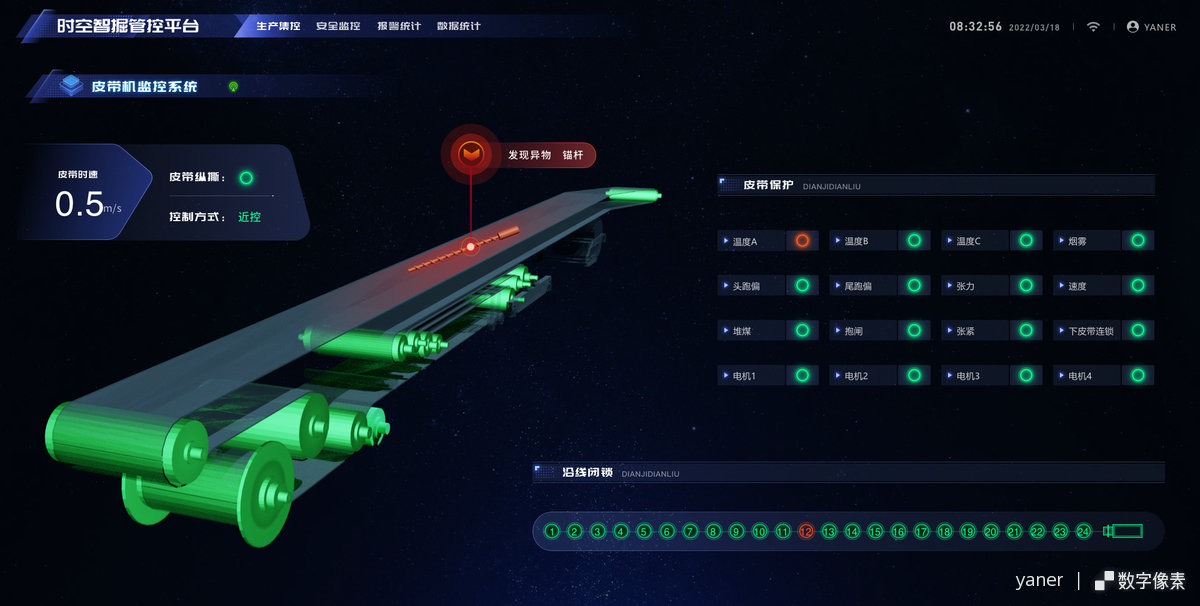Select red lockout node 12
Viewport: 1200px width, 606px height.
coord(806,532)
